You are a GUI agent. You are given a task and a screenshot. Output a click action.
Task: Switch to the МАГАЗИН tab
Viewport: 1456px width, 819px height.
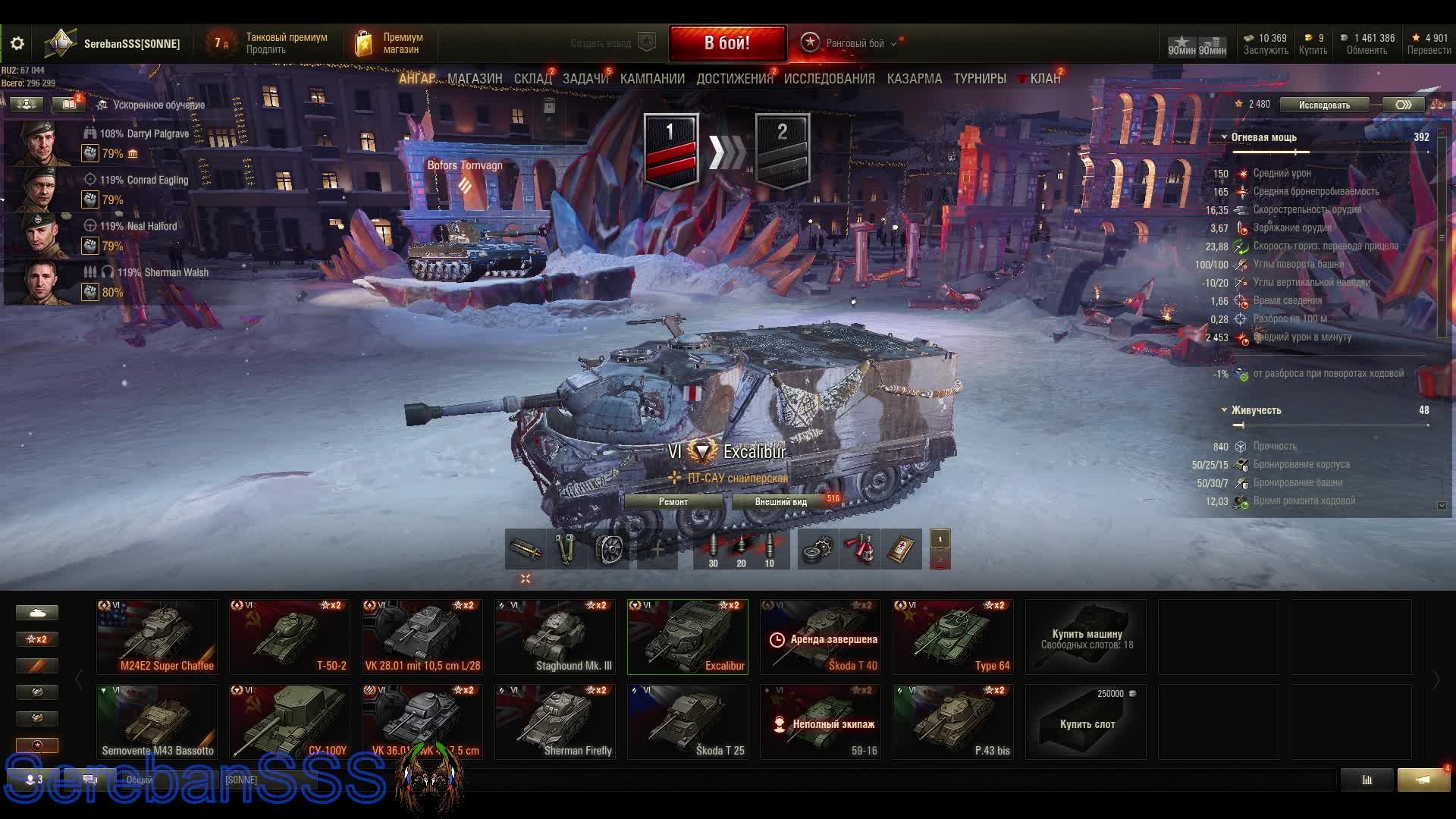(x=475, y=79)
